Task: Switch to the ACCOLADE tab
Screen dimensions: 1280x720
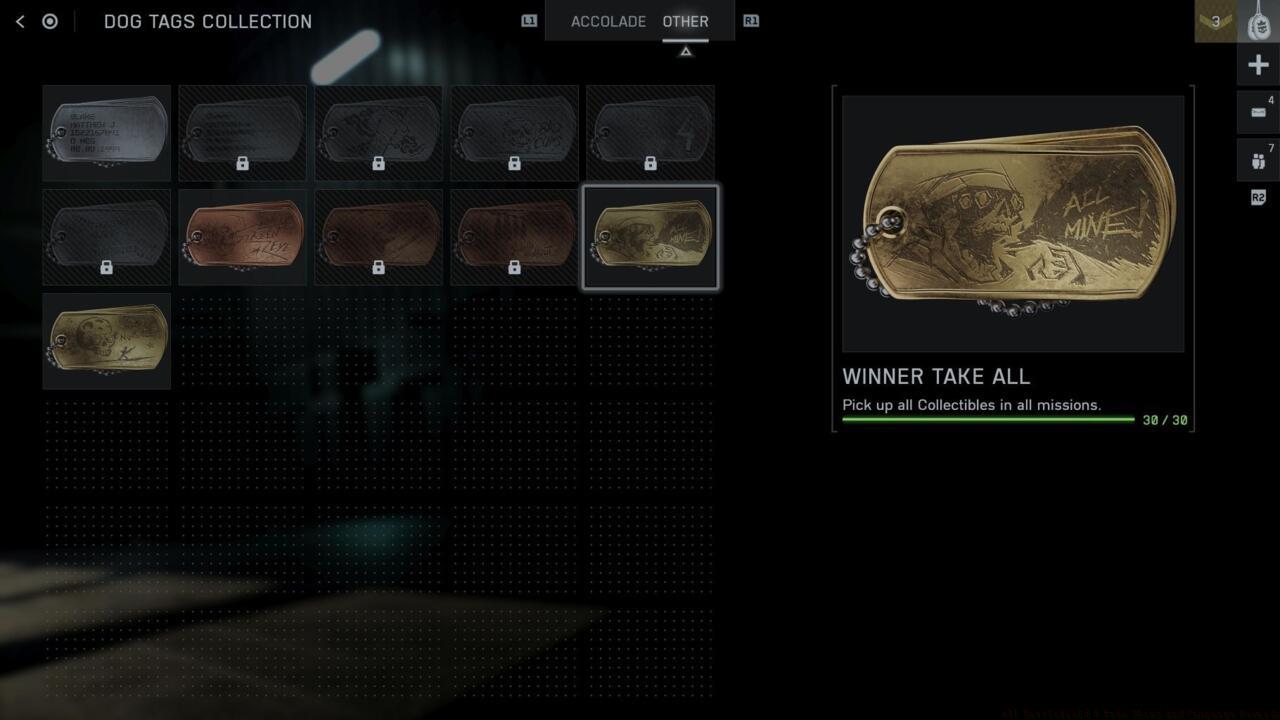Action: pos(608,21)
